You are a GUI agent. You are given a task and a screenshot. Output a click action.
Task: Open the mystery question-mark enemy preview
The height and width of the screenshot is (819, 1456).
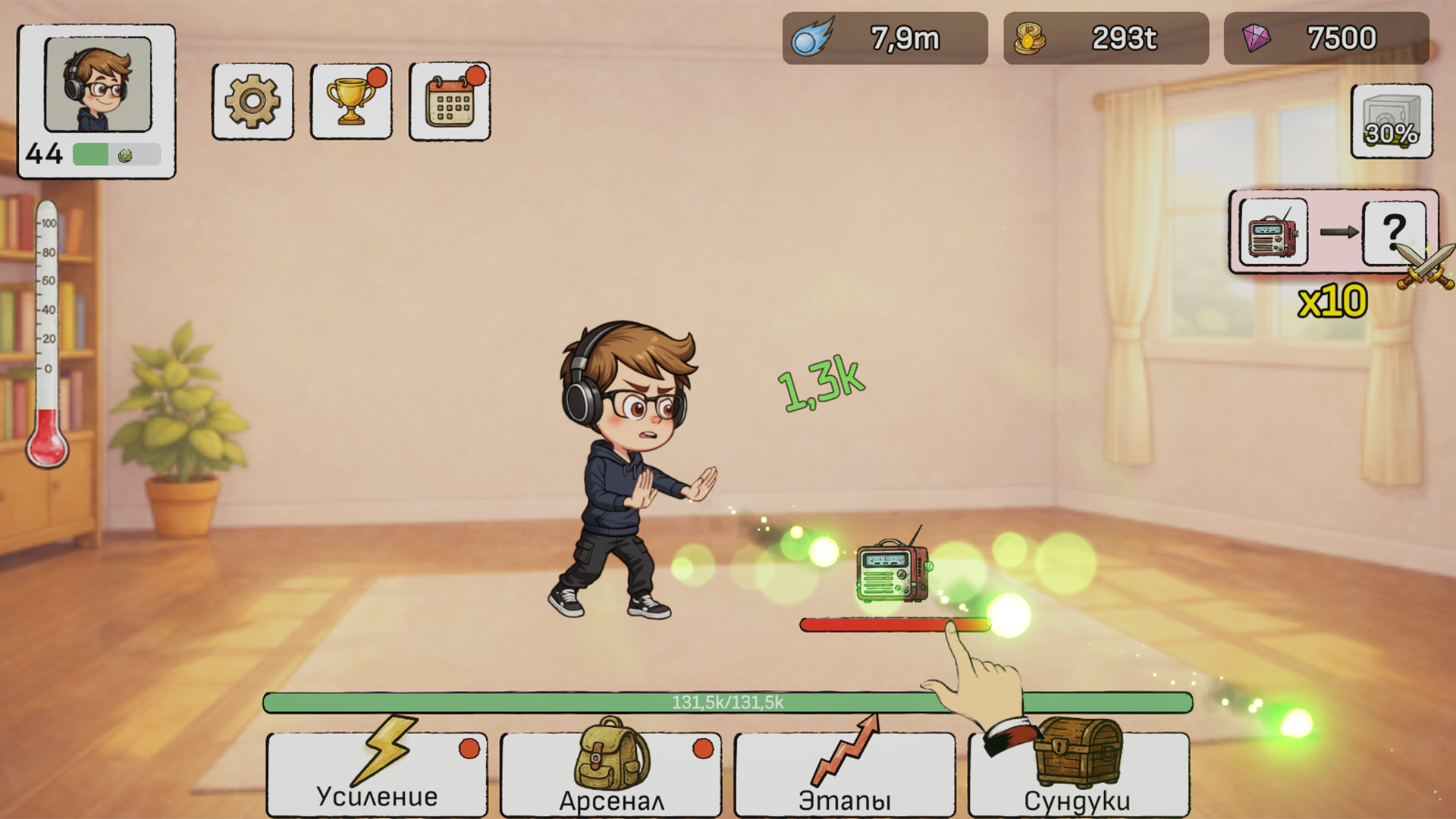[x=1395, y=233]
